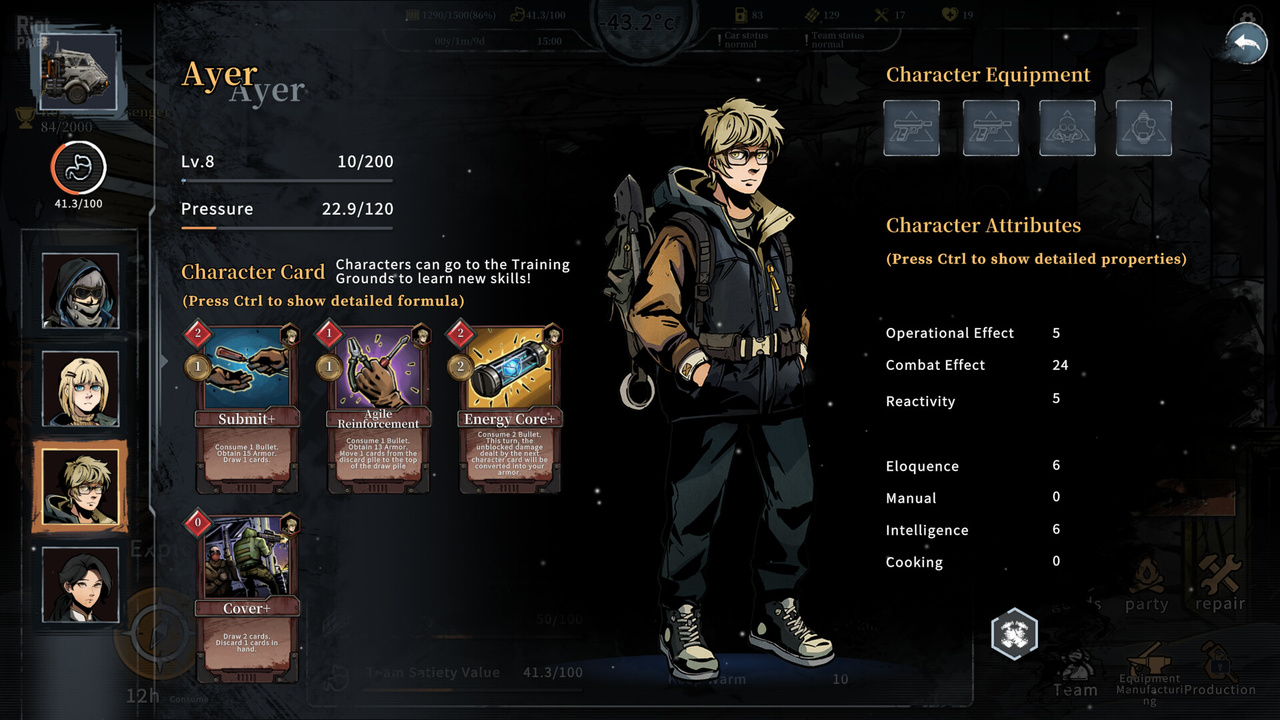Select the blonde girl with hairclip portrait
Image resolution: width=1280 pixels, height=720 pixels.
pyautogui.click(x=80, y=389)
